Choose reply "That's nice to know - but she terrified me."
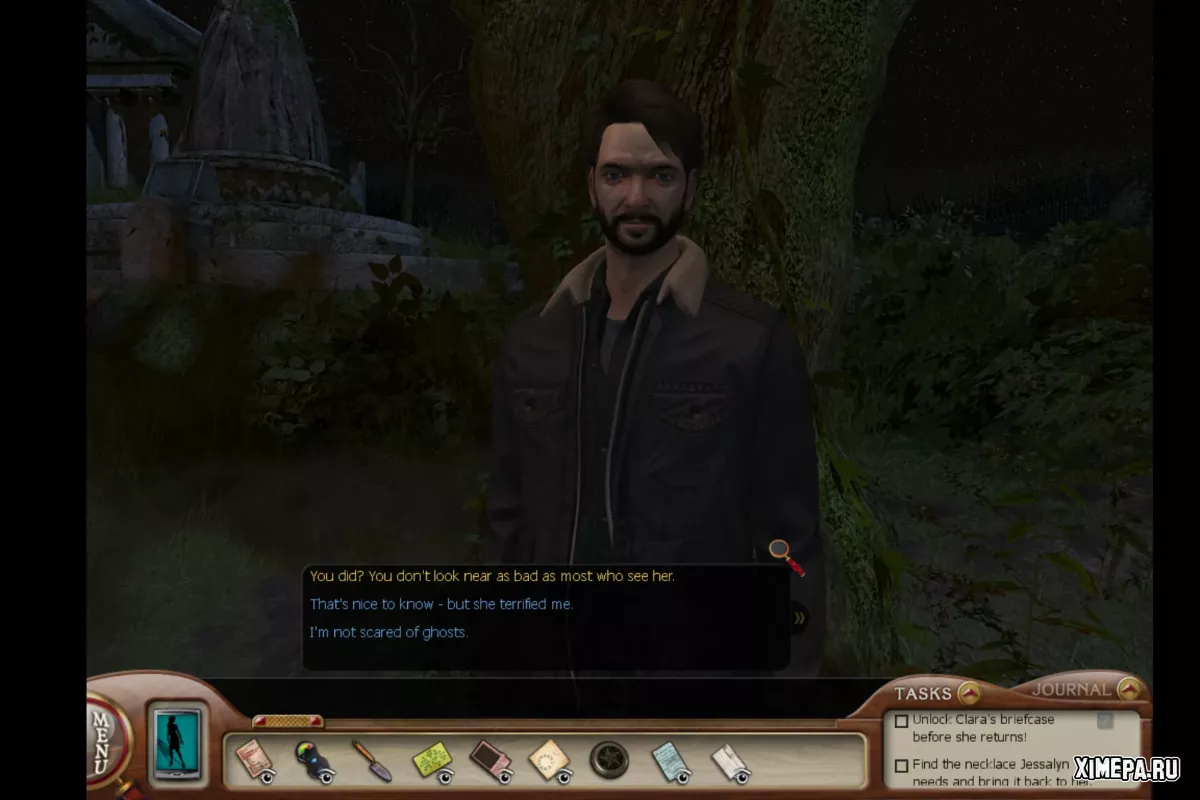The width and height of the screenshot is (1200, 800). point(441,604)
